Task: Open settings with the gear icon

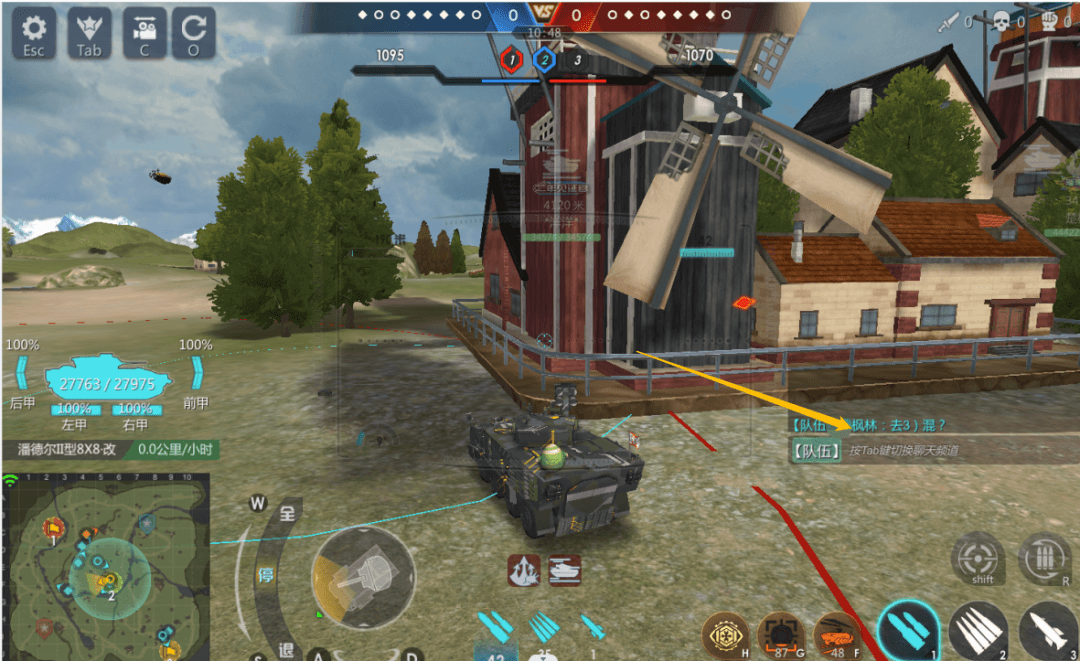Action: [34, 33]
